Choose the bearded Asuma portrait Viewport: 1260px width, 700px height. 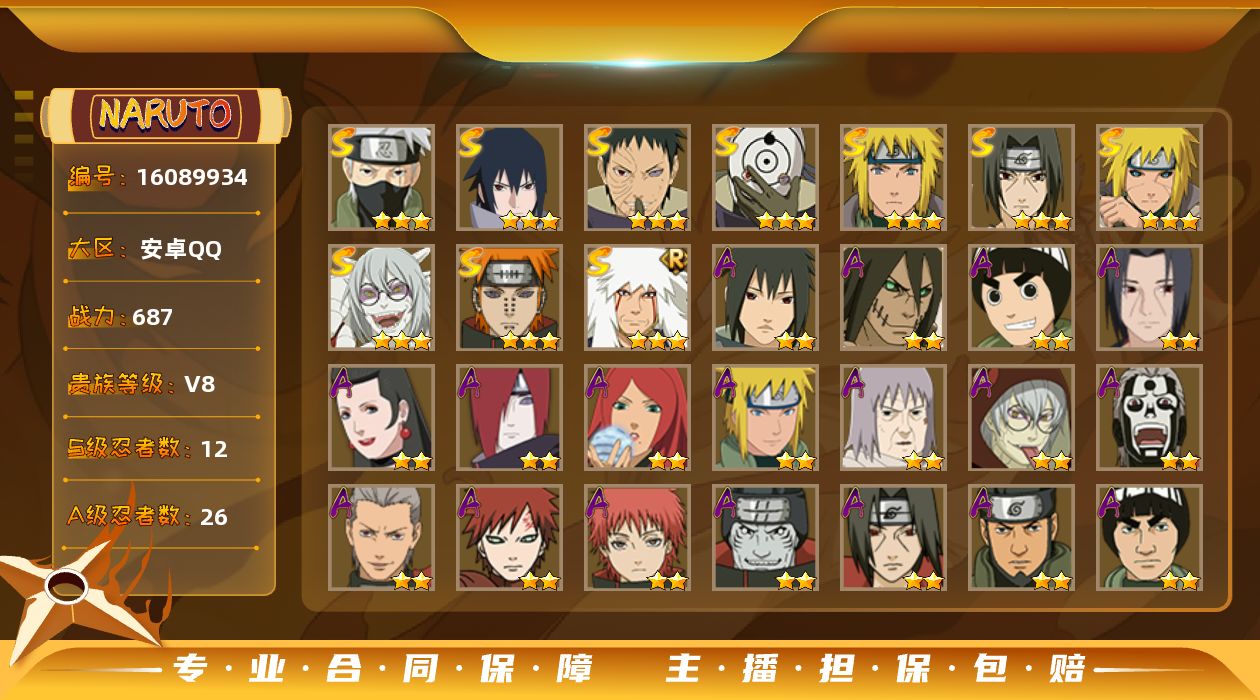pyautogui.click(x=1021, y=537)
